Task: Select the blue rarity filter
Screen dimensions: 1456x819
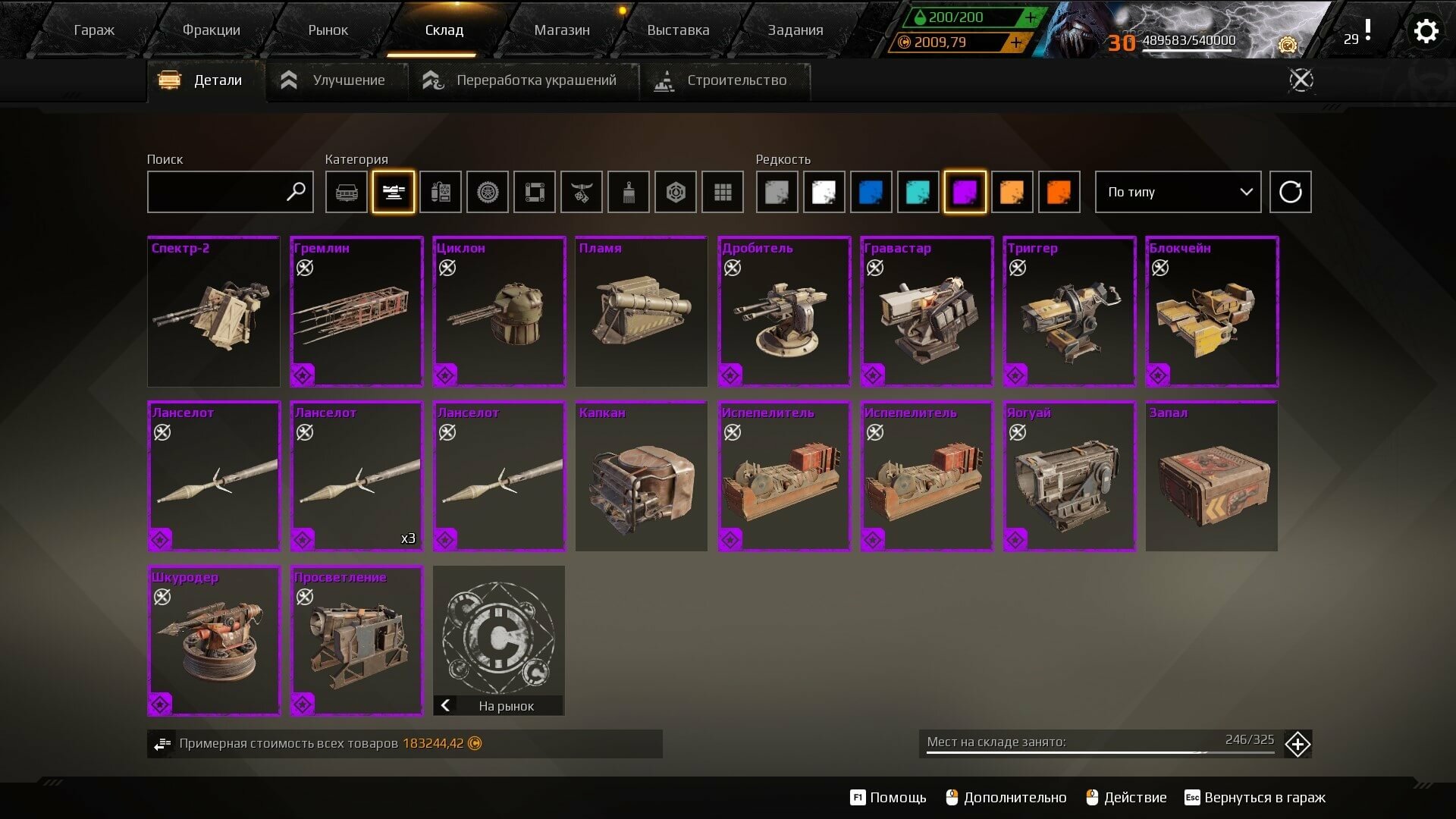Action: [x=871, y=192]
